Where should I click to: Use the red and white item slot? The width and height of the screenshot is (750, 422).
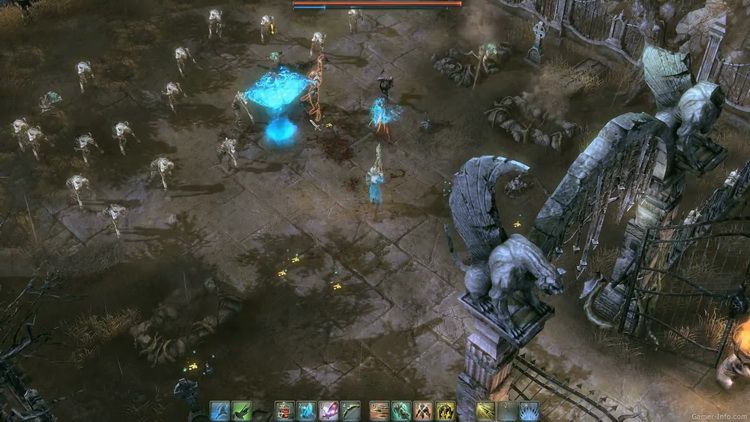(285, 411)
